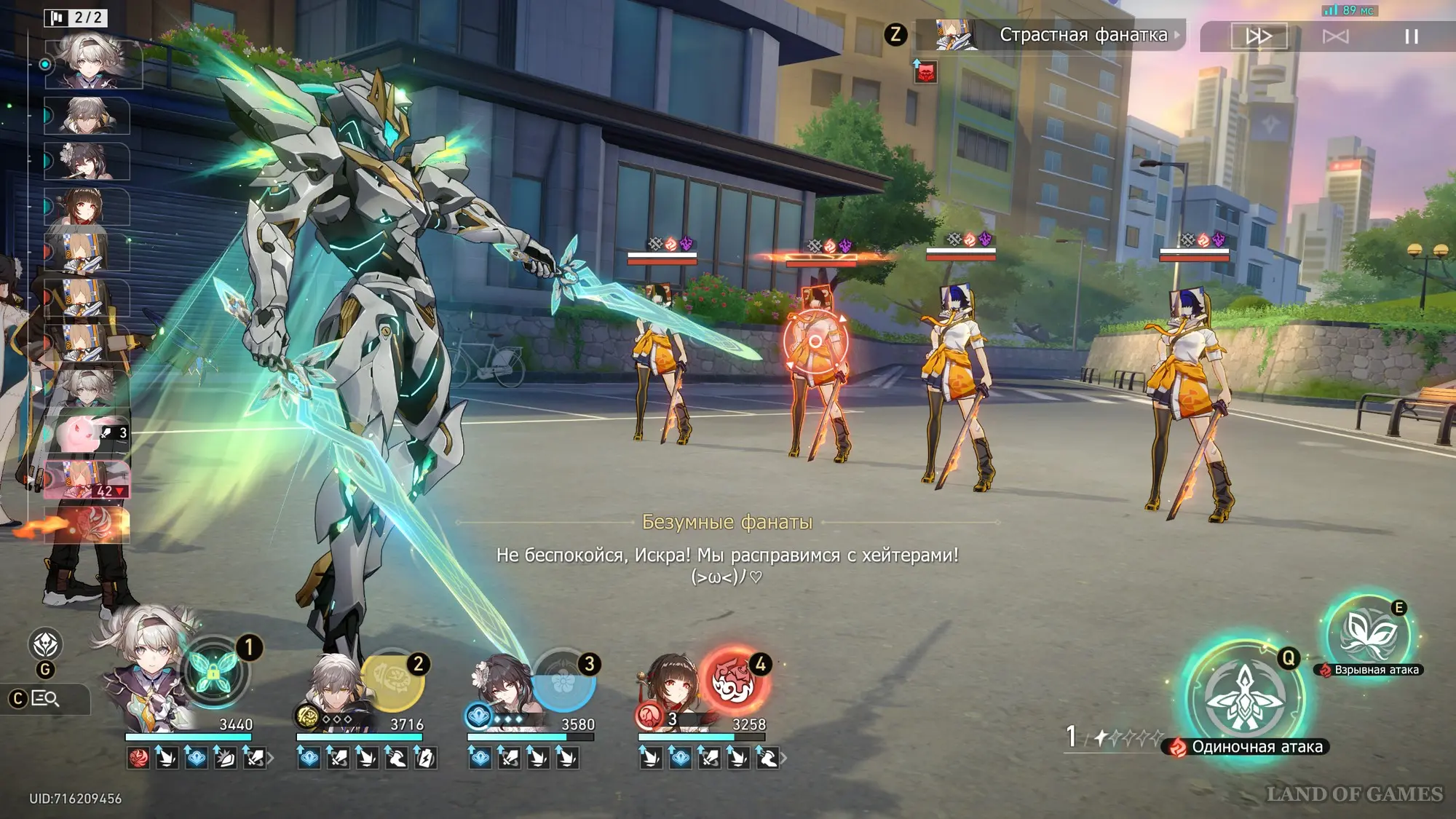Select the top turn-order portrait
The image size is (1456, 819).
pos(93,64)
